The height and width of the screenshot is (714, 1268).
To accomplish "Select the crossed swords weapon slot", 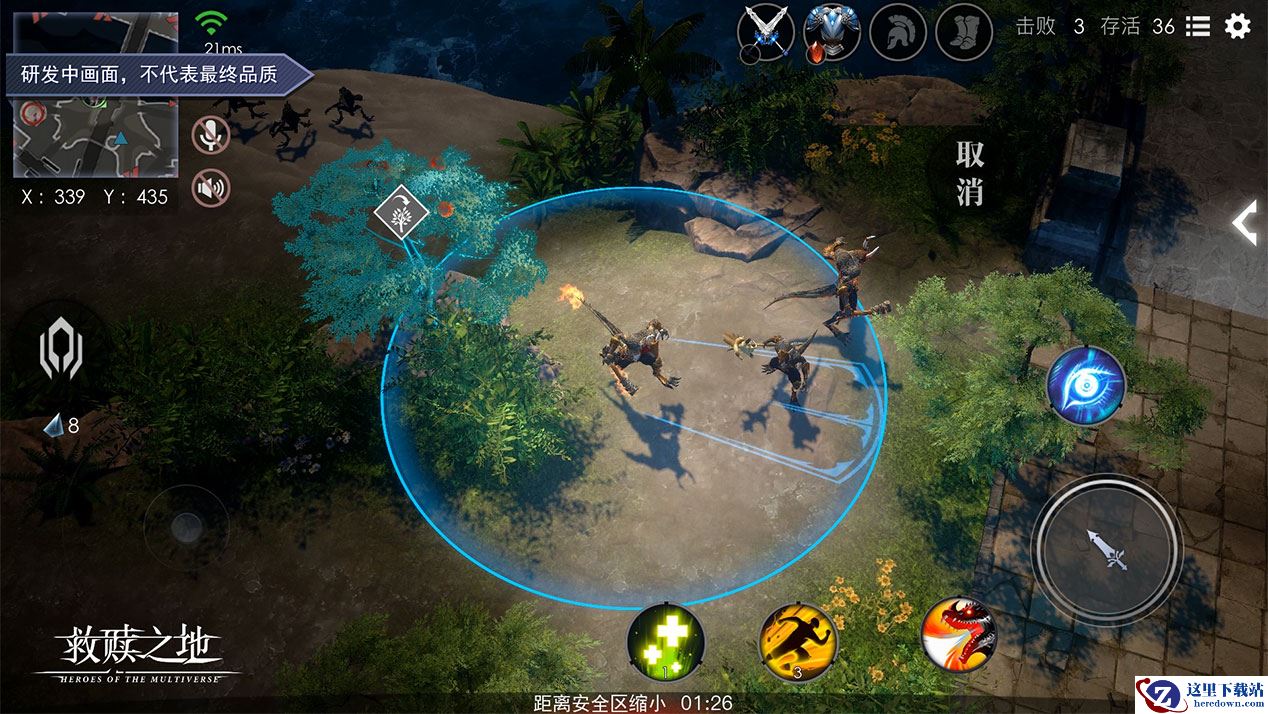I will click(x=766, y=32).
